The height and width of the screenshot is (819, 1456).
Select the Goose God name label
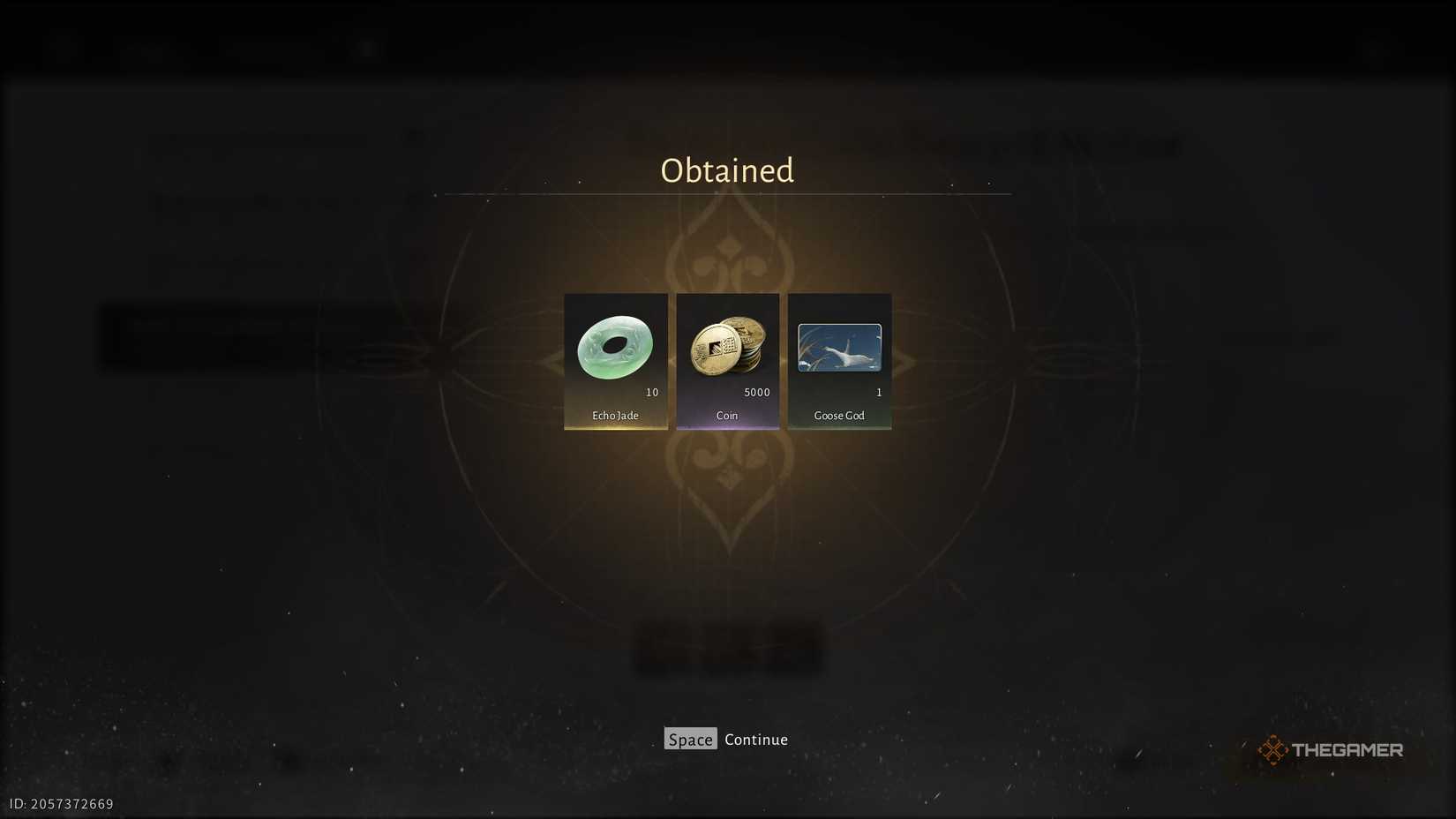[x=838, y=415]
